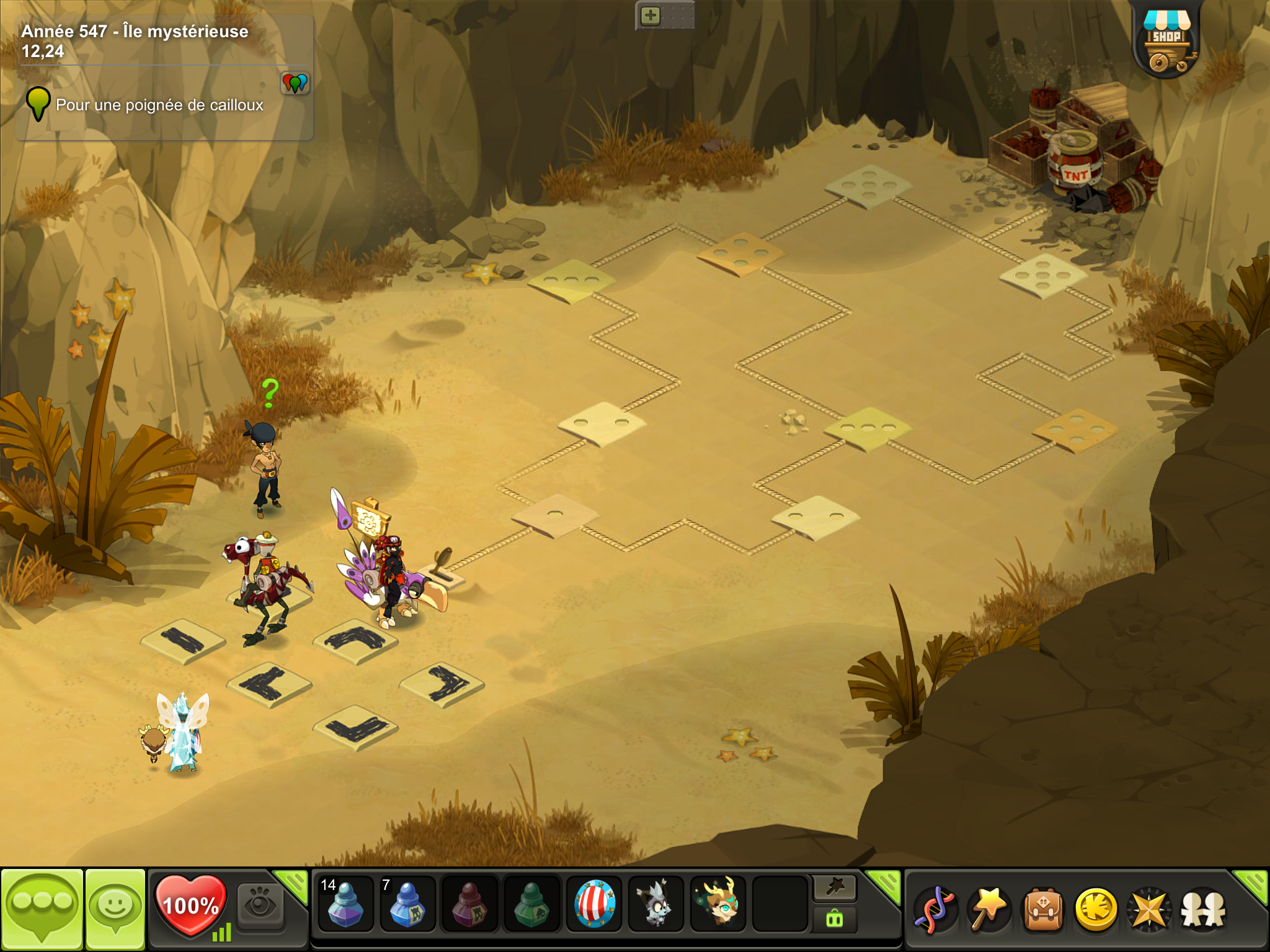Open the gold kama coin market
Screen dimensions: 1270x952
tap(1096, 909)
